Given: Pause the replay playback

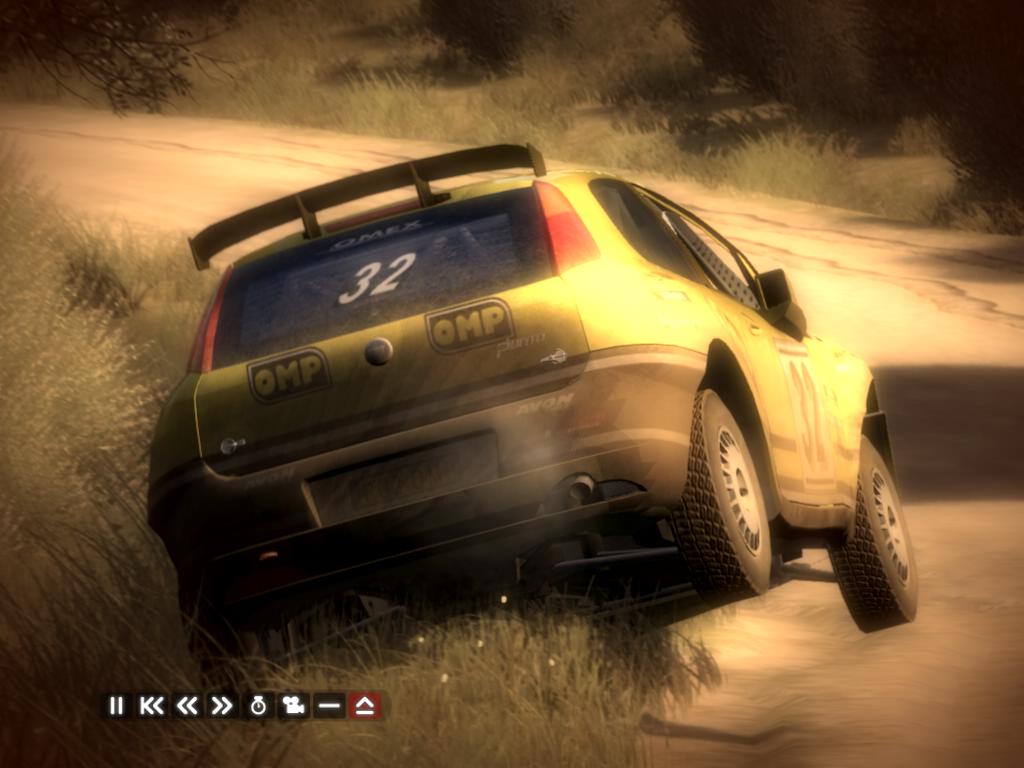Looking at the screenshot, I should pyautogui.click(x=116, y=706).
